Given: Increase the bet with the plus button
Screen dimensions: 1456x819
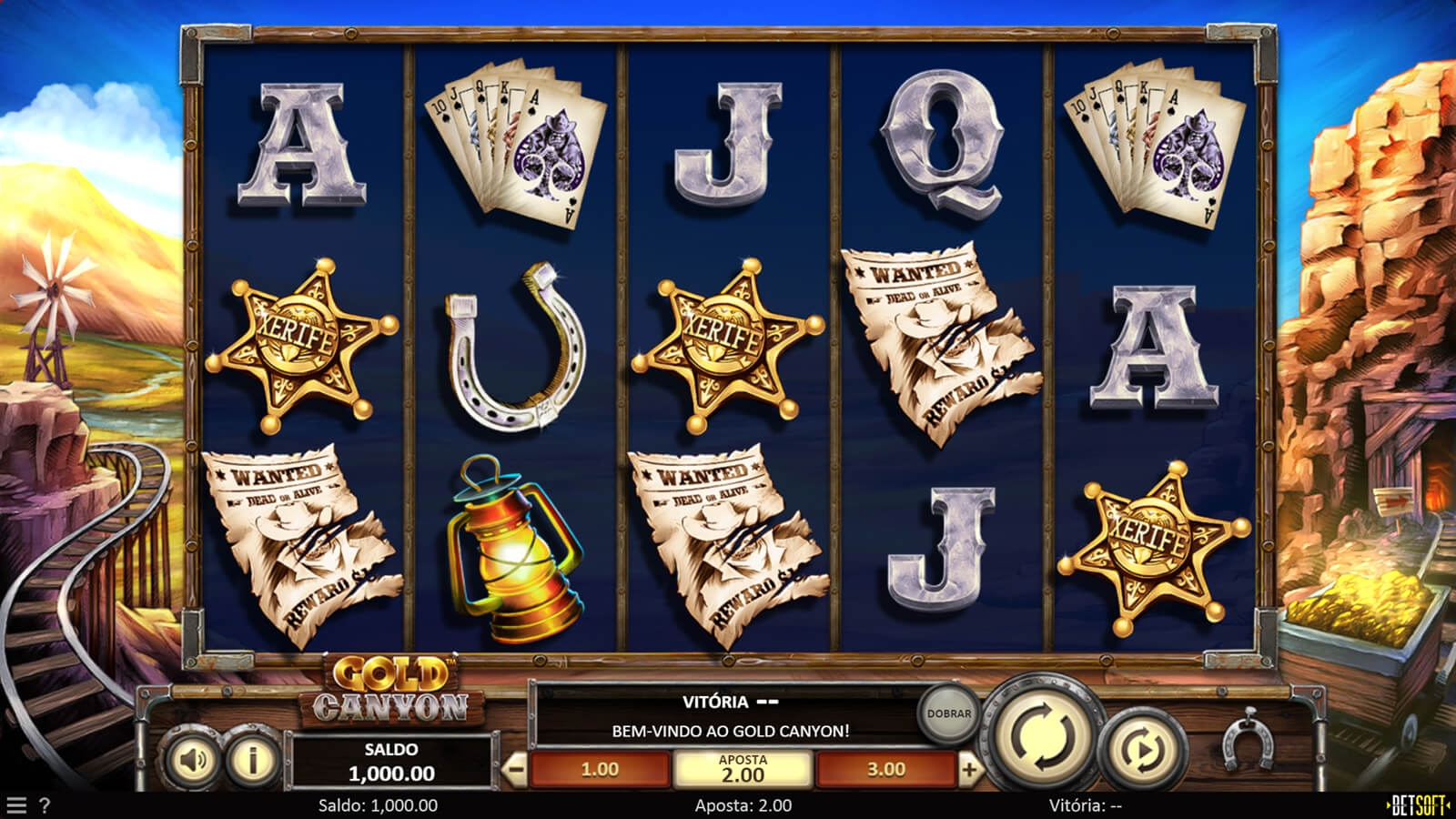Looking at the screenshot, I should point(969,770).
